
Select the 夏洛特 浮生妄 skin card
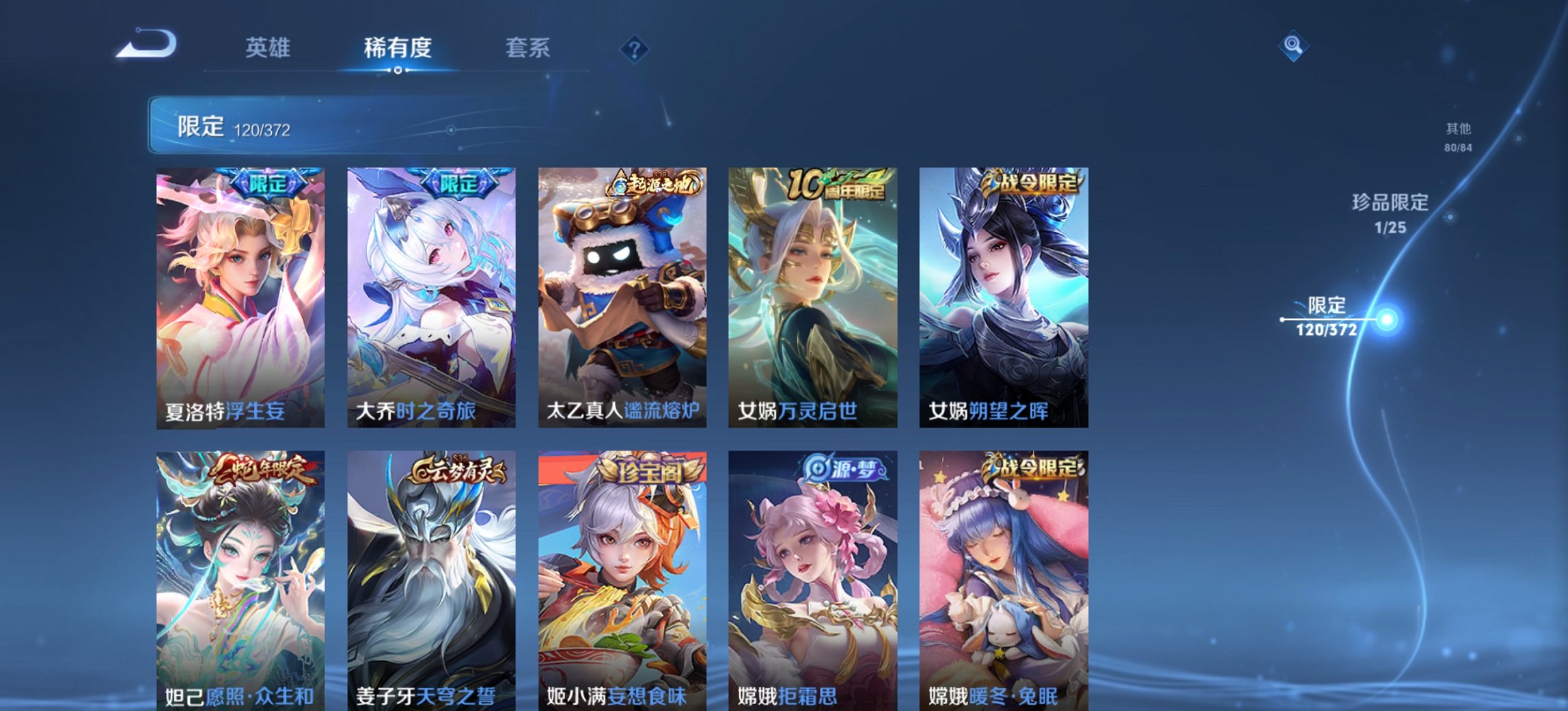238,294
